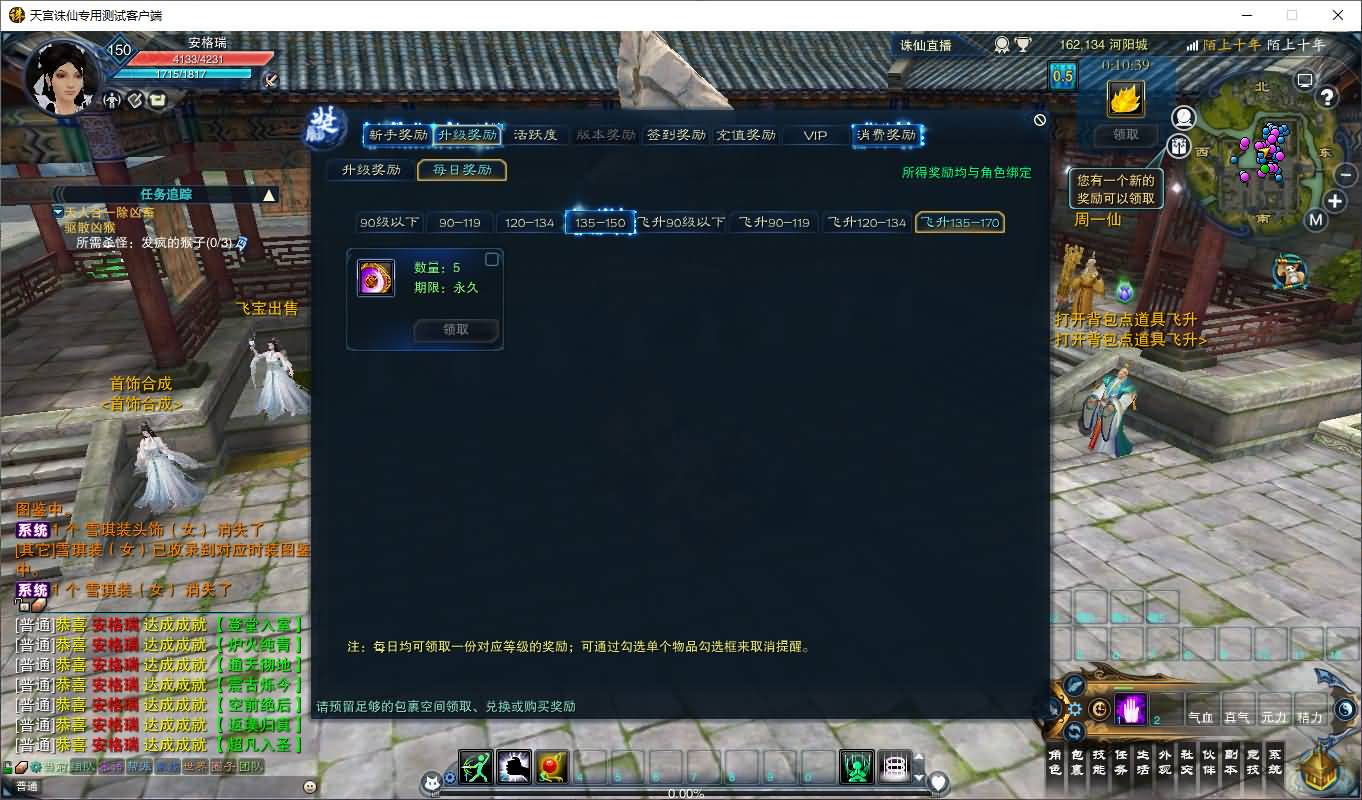Click the gear settings icon near the hotbar

pyautogui.click(x=1075, y=708)
